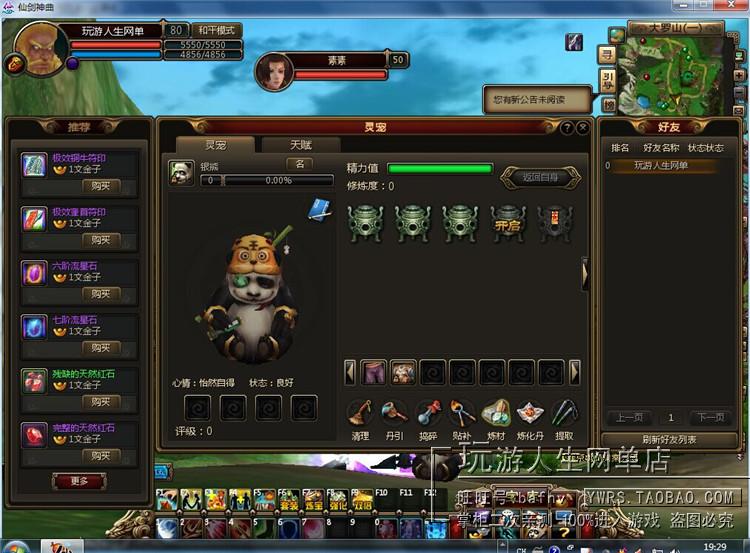Close the 灵宠 pet window
This screenshot has width=750, height=553.
pos(582,128)
